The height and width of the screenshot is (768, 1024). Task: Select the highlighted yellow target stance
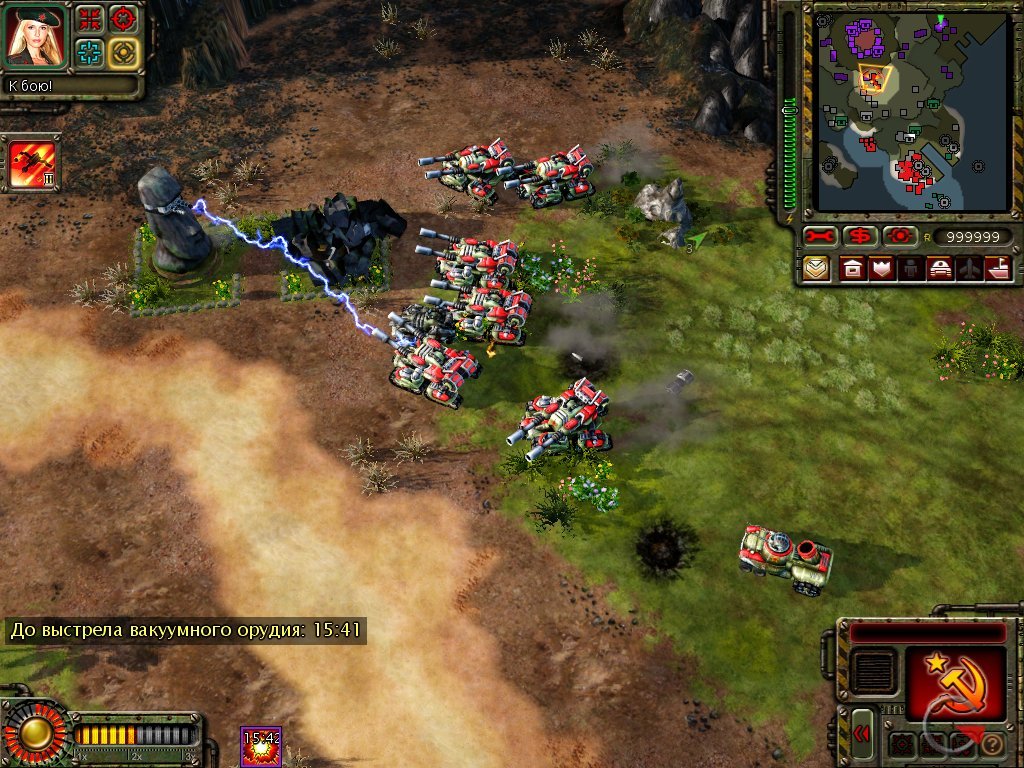click(x=123, y=52)
